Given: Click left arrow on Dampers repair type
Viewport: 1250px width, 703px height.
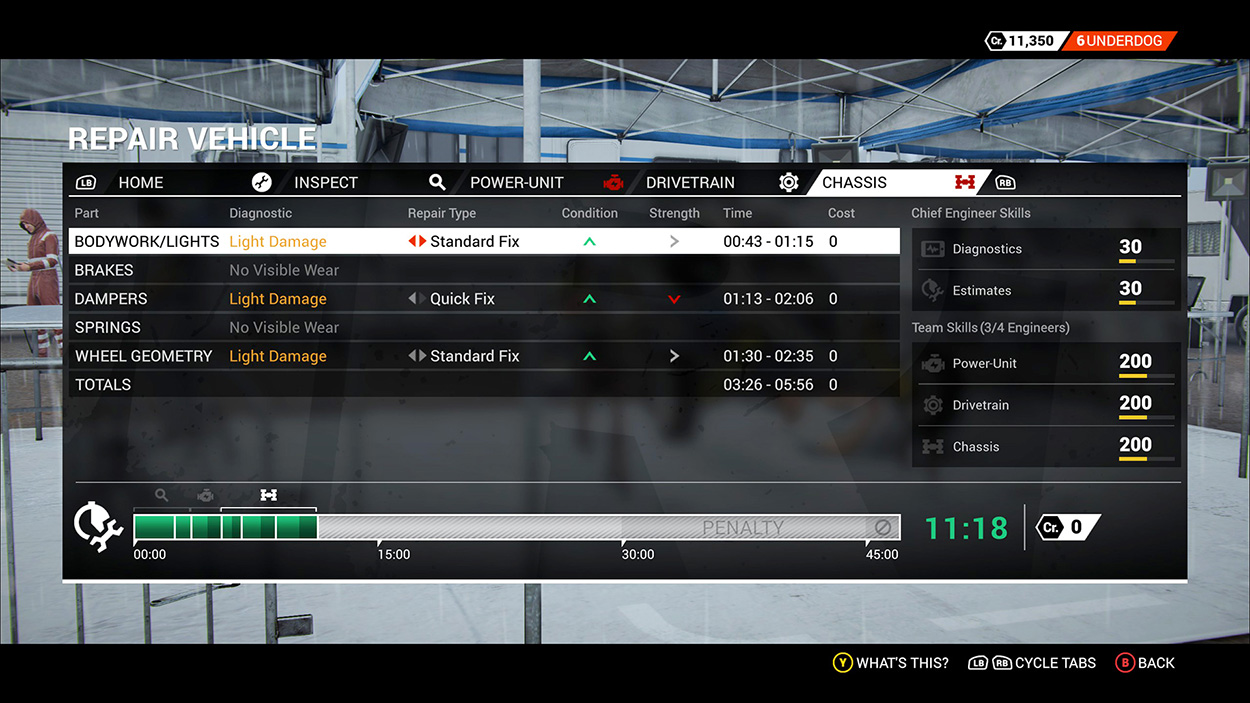Looking at the screenshot, I should pyautogui.click(x=412, y=299).
